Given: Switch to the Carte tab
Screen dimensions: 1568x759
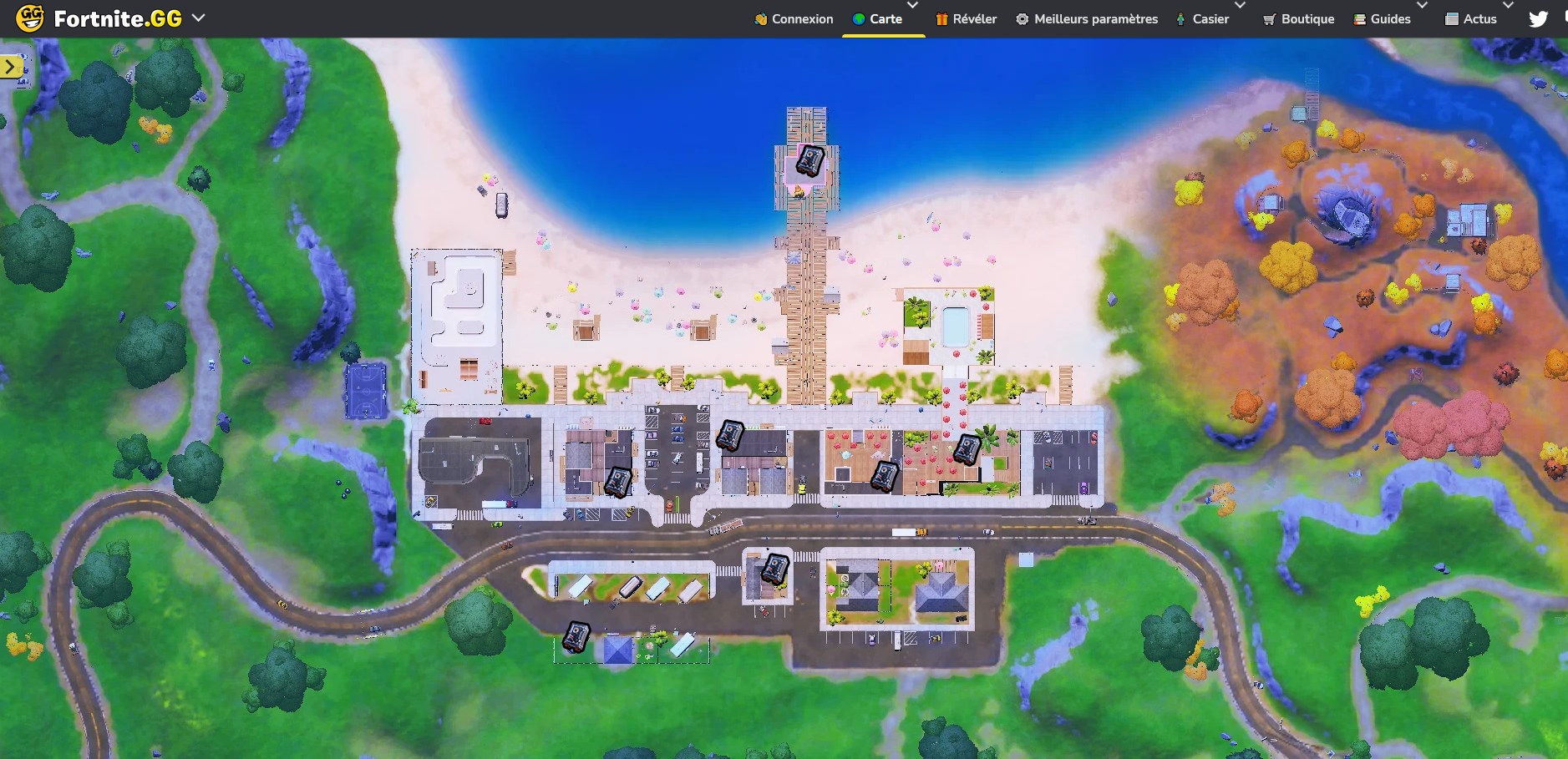Looking at the screenshot, I should pos(885,18).
